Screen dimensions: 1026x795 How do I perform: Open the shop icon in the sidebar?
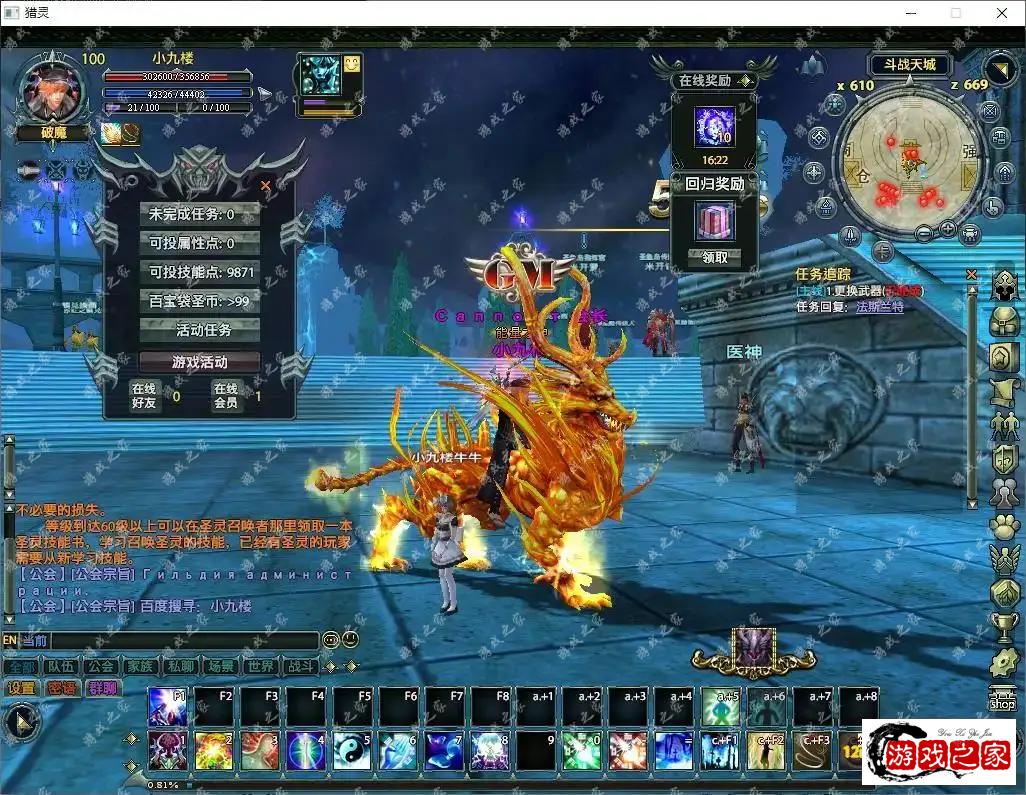[1002, 697]
